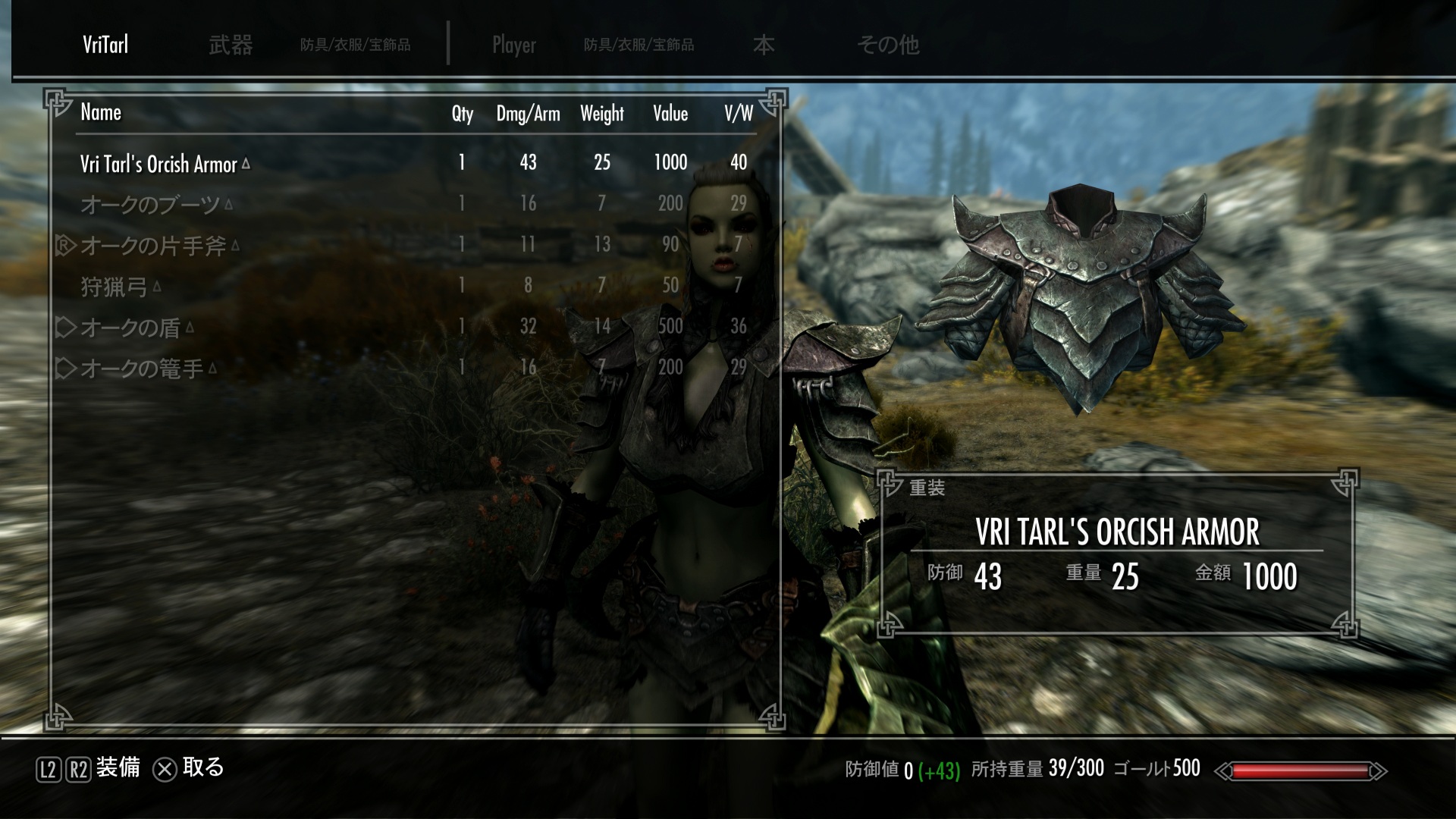Select Vri Tarl's Orcish Armor row

tap(158, 164)
